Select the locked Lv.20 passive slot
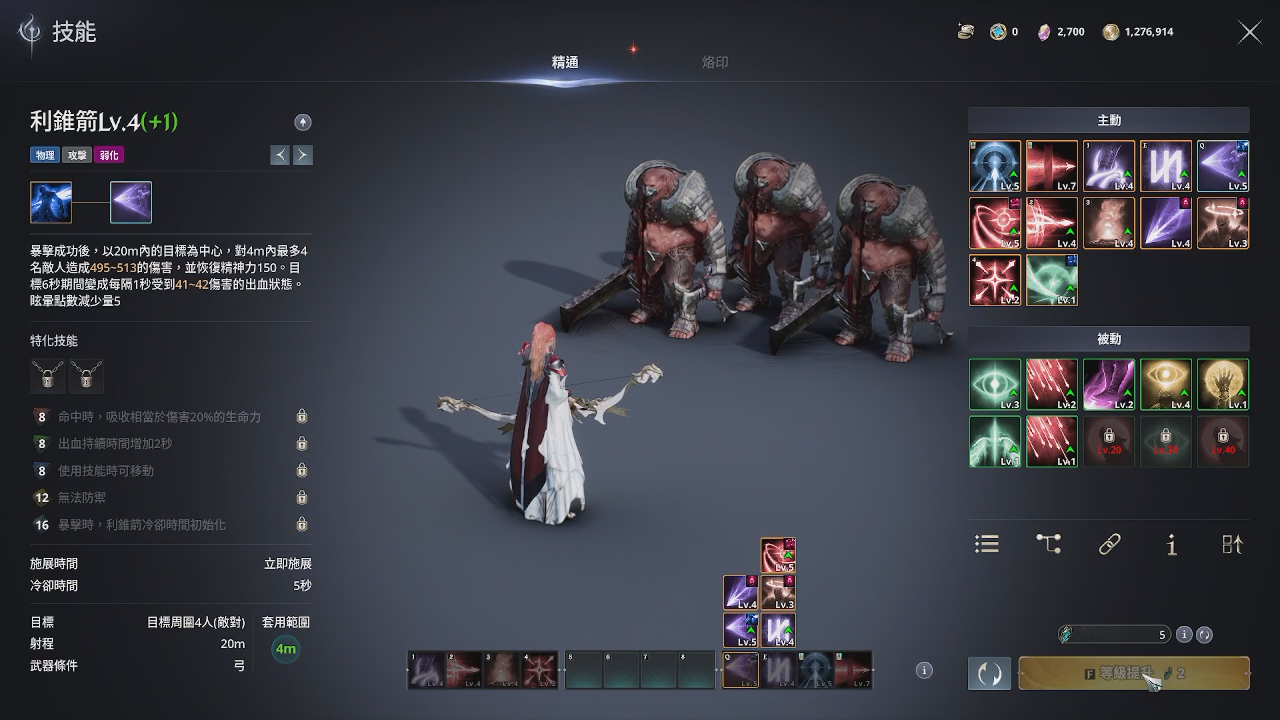Image resolution: width=1280 pixels, height=720 pixels. [1109, 442]
